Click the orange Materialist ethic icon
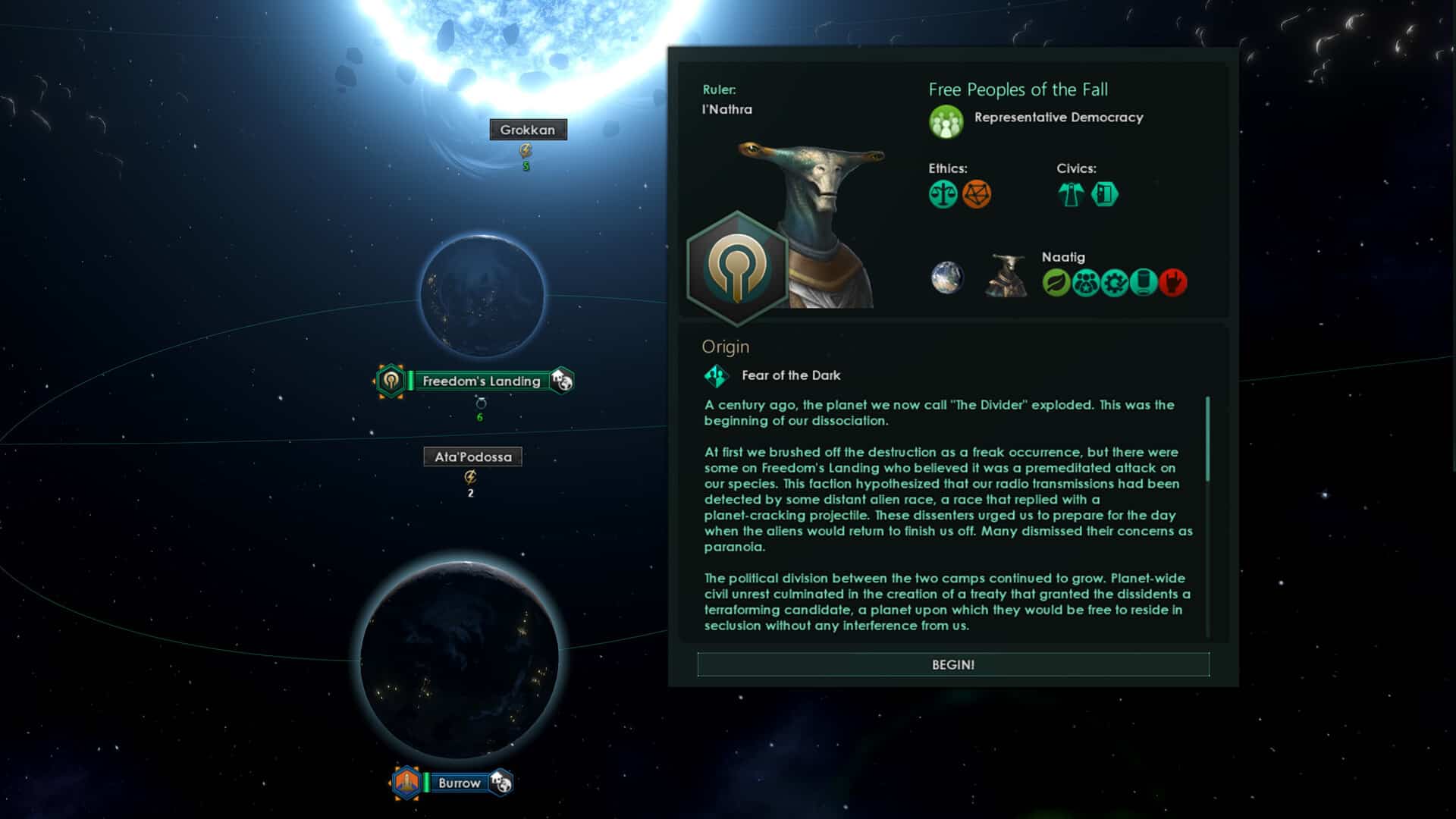The height and width of the screenshot is (819, 1456). click(x=979, y=195)
